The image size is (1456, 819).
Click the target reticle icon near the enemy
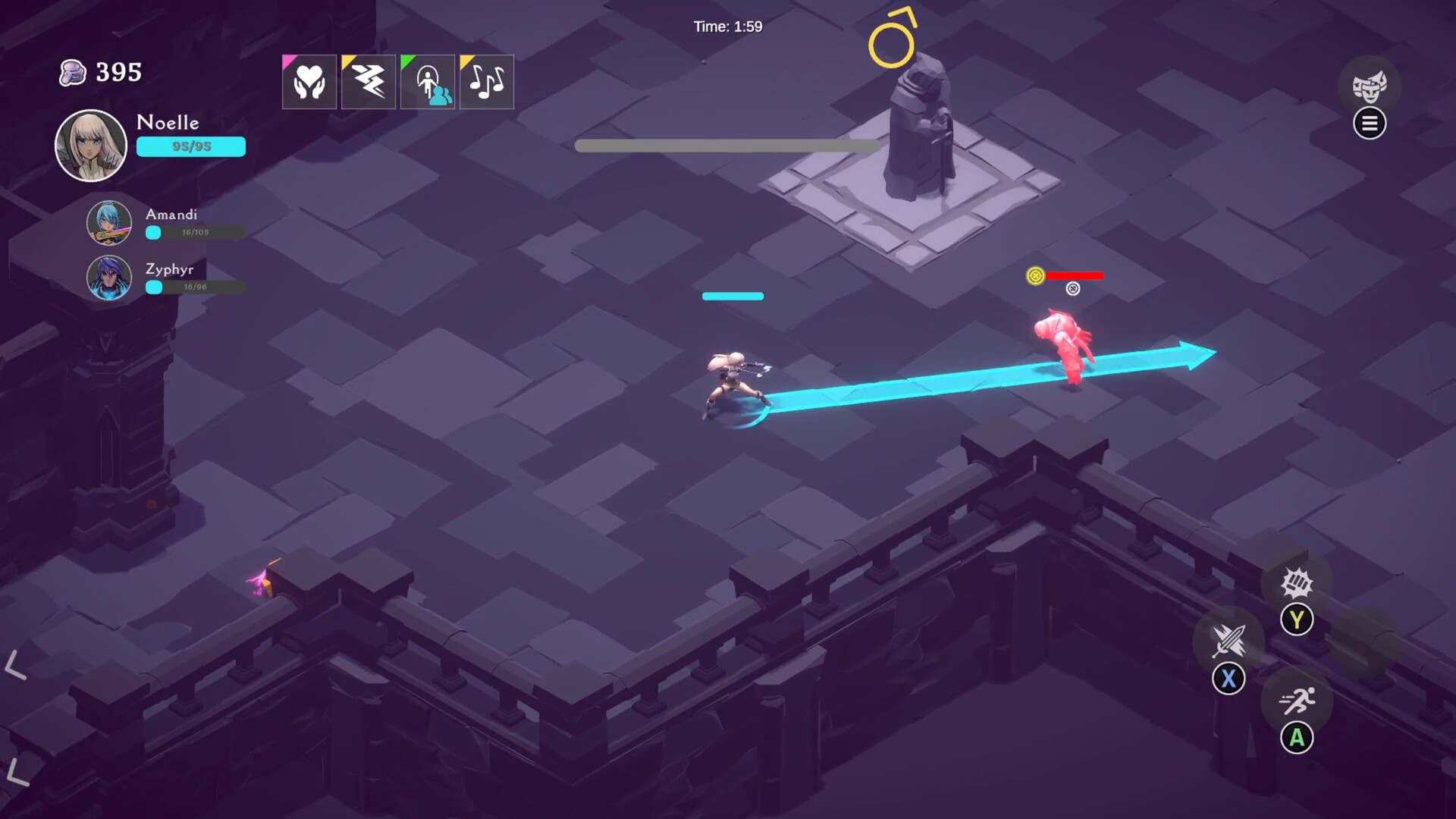[1072, 288]
